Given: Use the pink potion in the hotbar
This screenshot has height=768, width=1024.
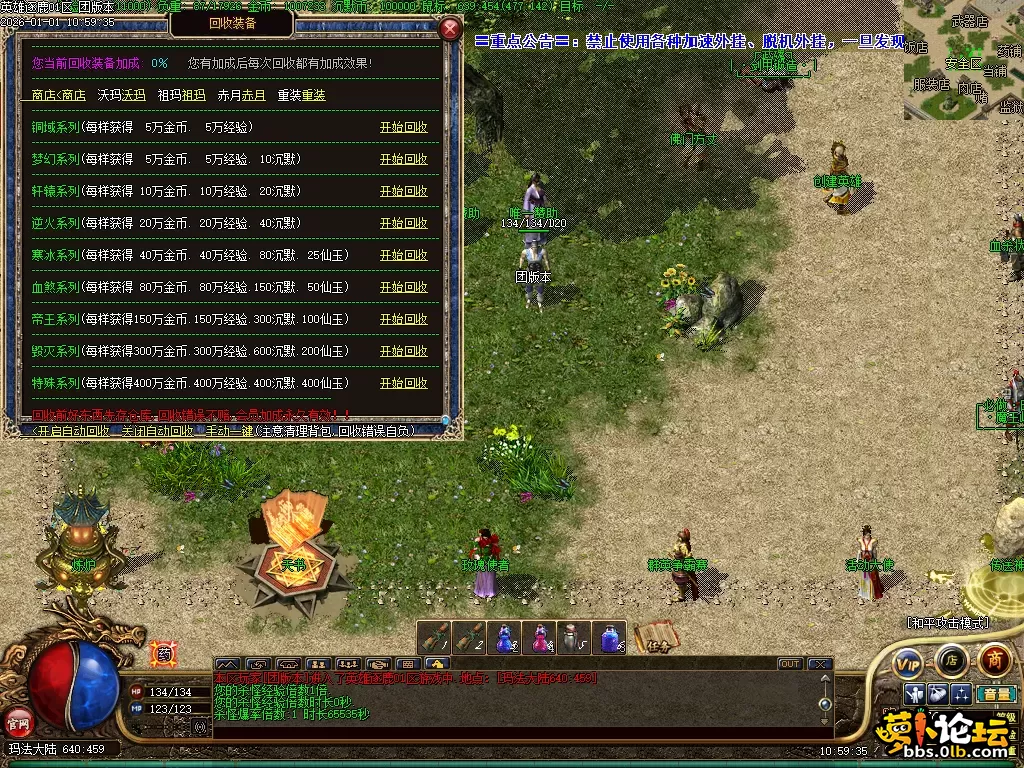Looking at the screenshot, I should [541, 637].
